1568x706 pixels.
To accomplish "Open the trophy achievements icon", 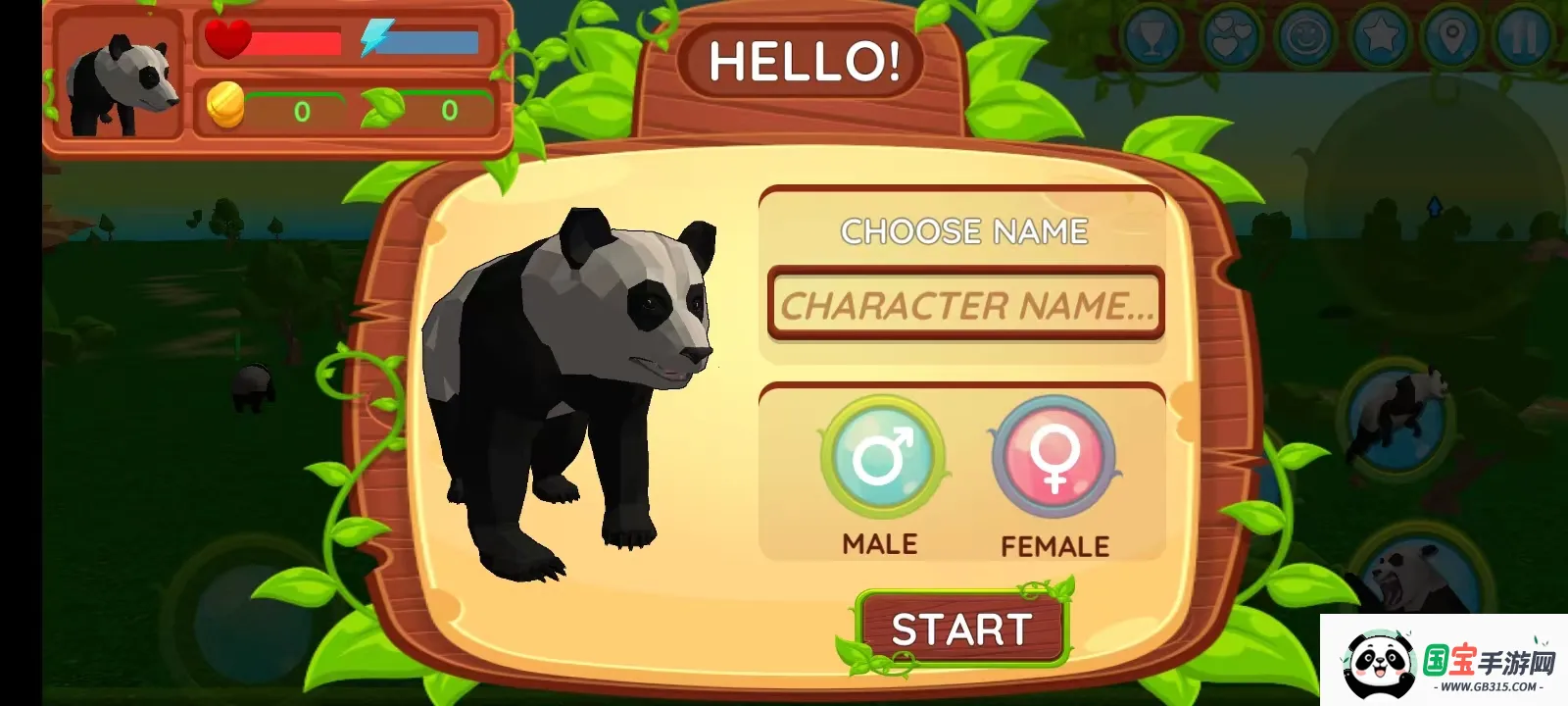I will point(1151,37).
